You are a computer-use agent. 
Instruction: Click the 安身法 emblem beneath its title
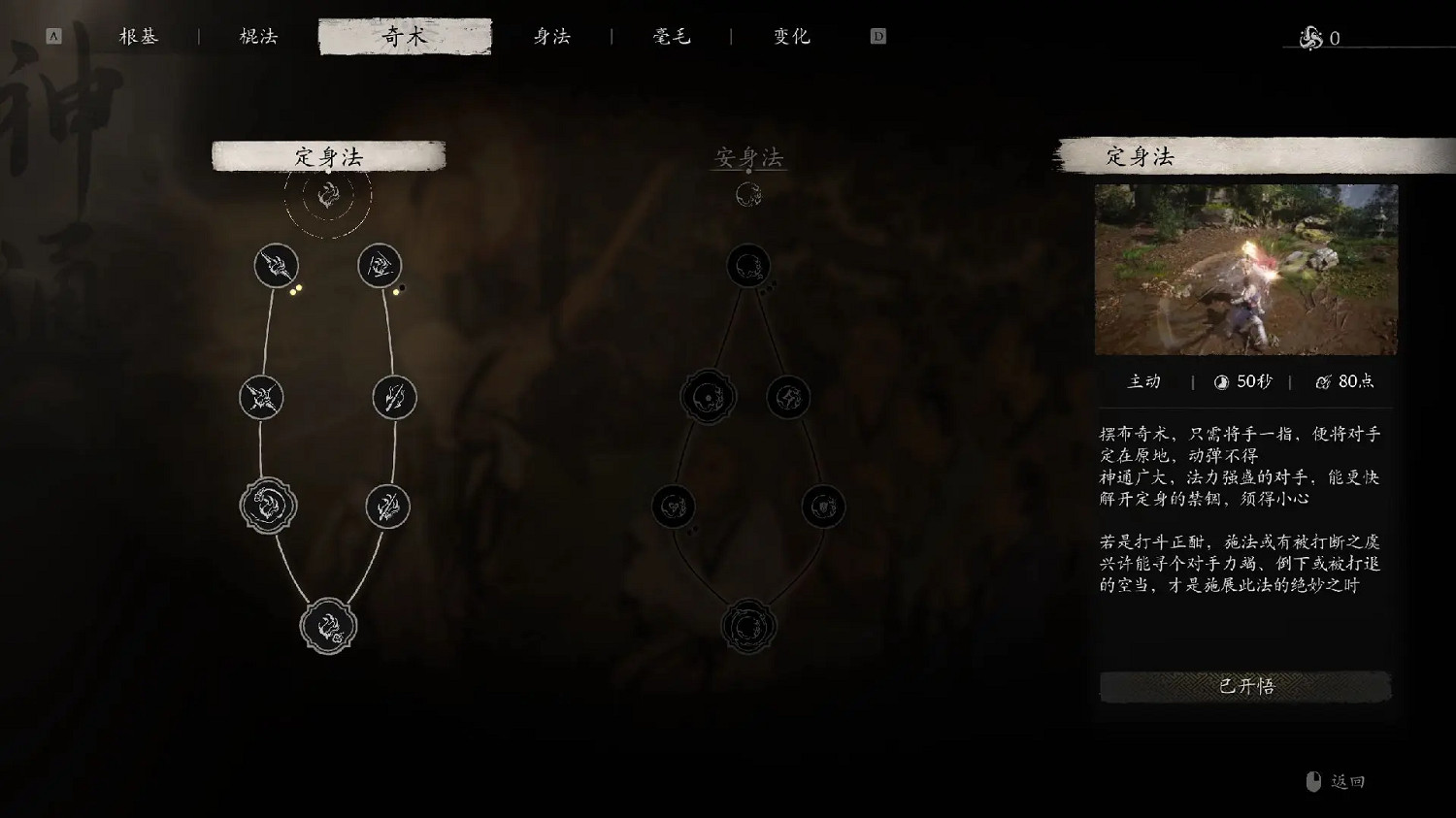747,194
